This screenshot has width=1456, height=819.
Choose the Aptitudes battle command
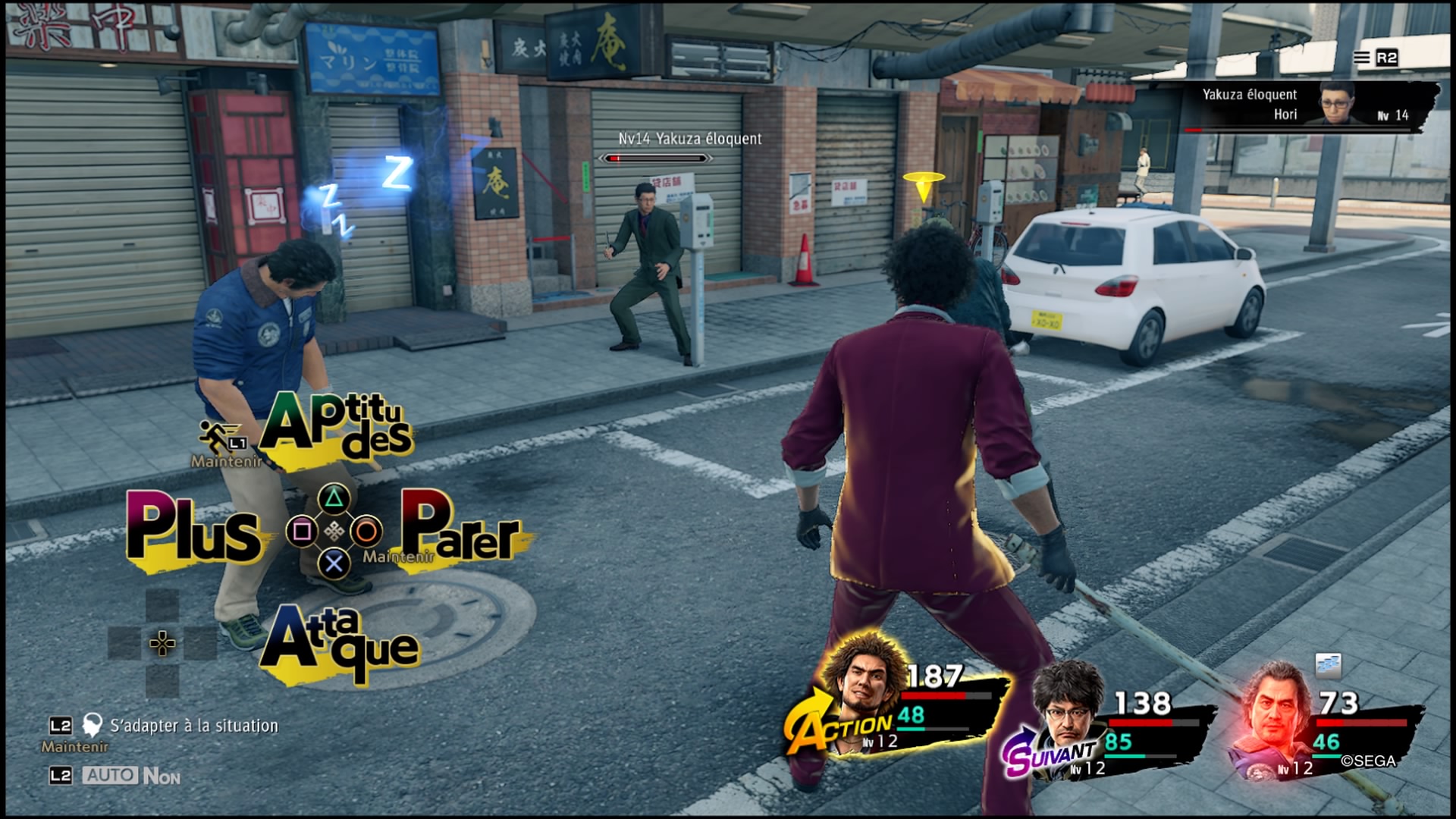pyautogui.click(x=337, y=426)
